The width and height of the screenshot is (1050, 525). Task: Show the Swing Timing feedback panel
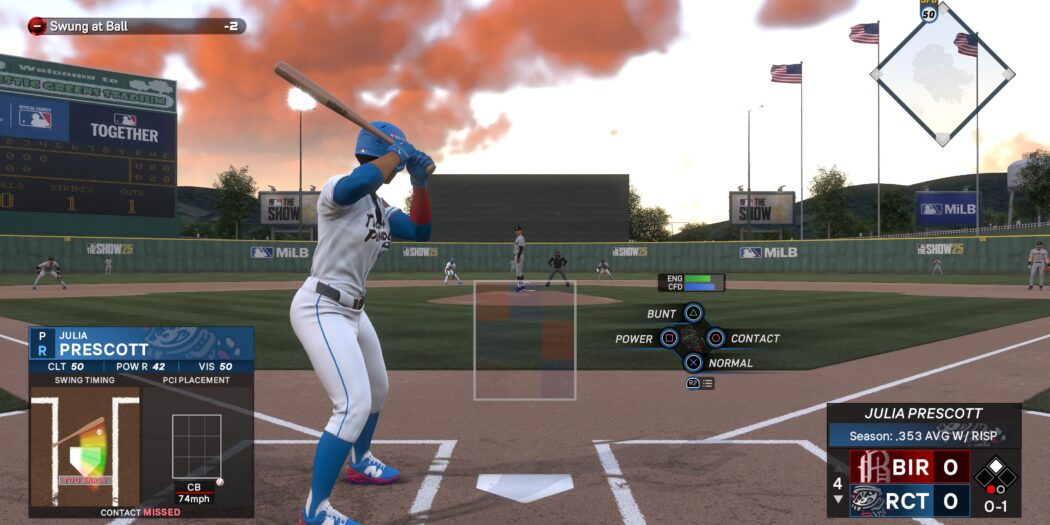(84, 446)
